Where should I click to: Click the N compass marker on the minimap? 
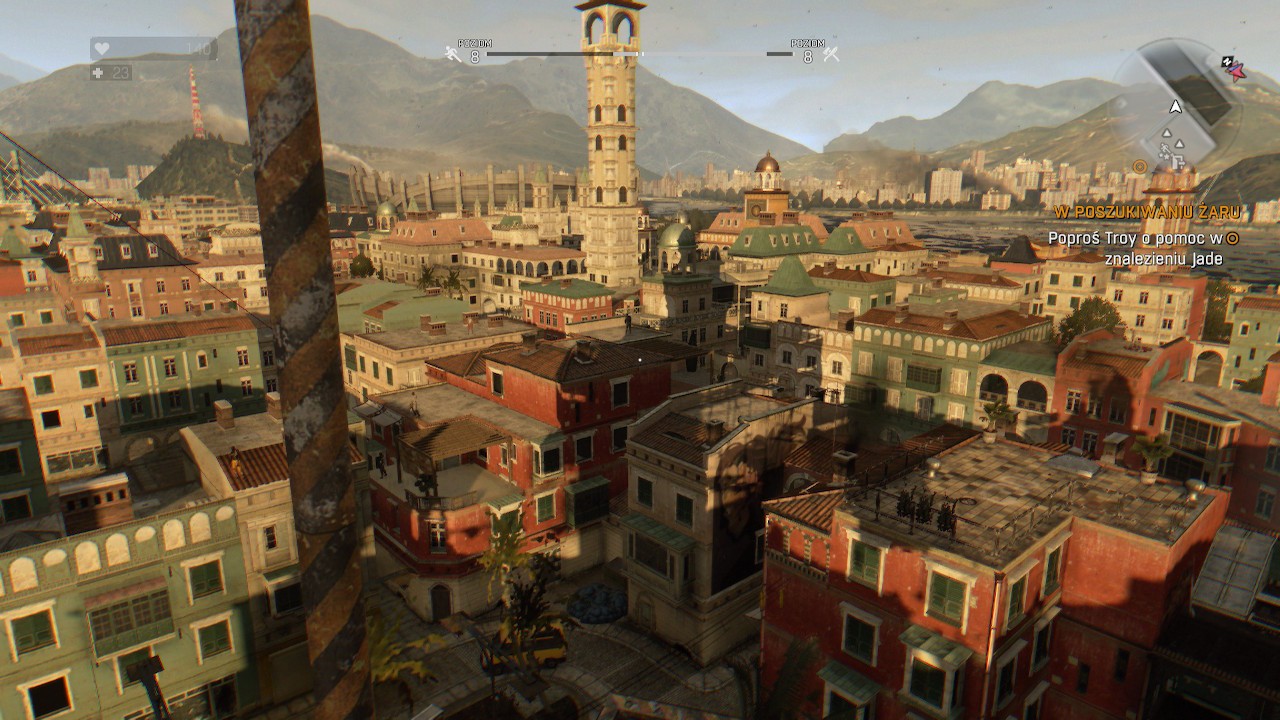tap(1226, 61)
